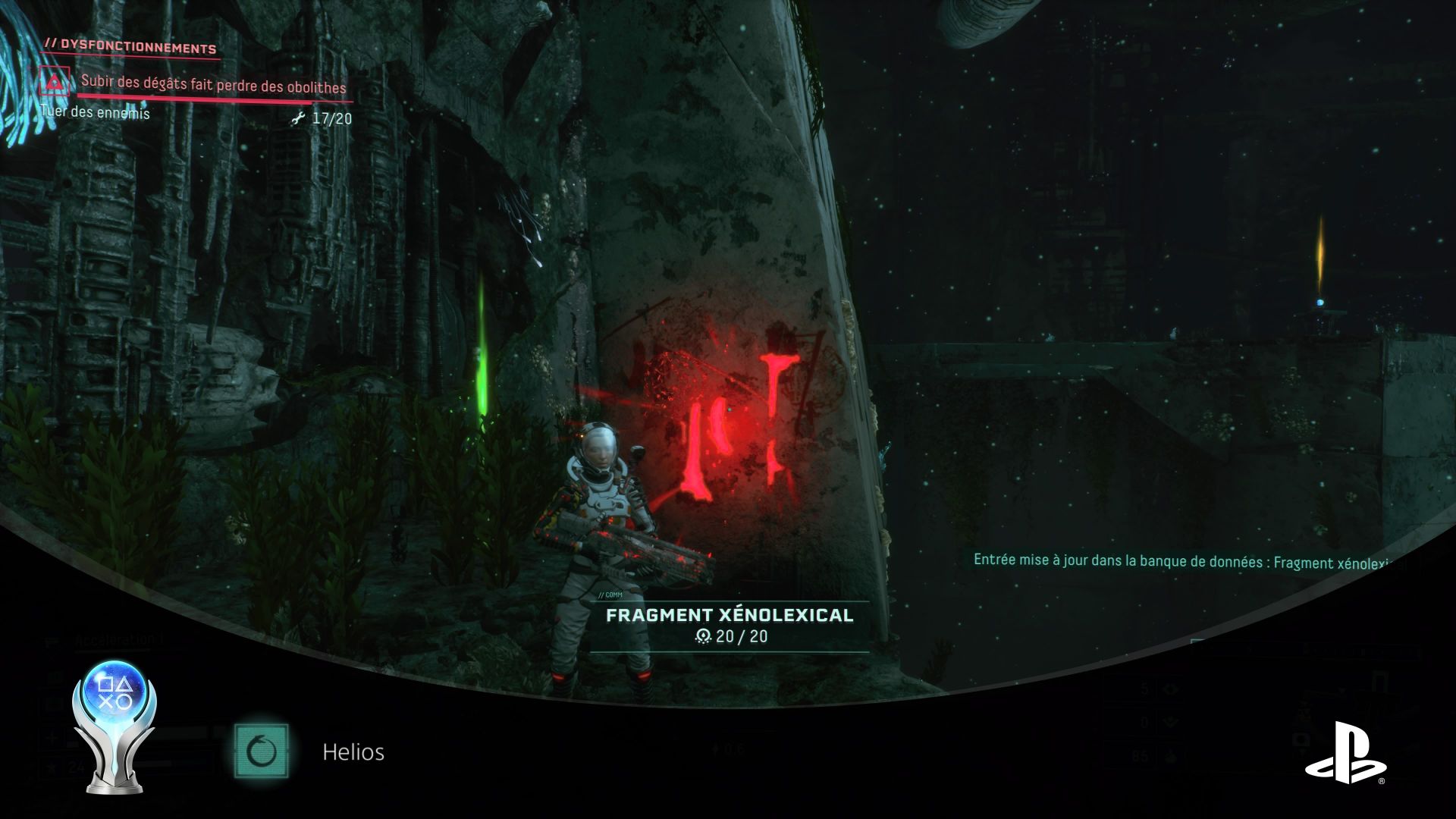Open the database entry update notification
This screenshot has height=819, width=1456.
[x=1189, y=562]
